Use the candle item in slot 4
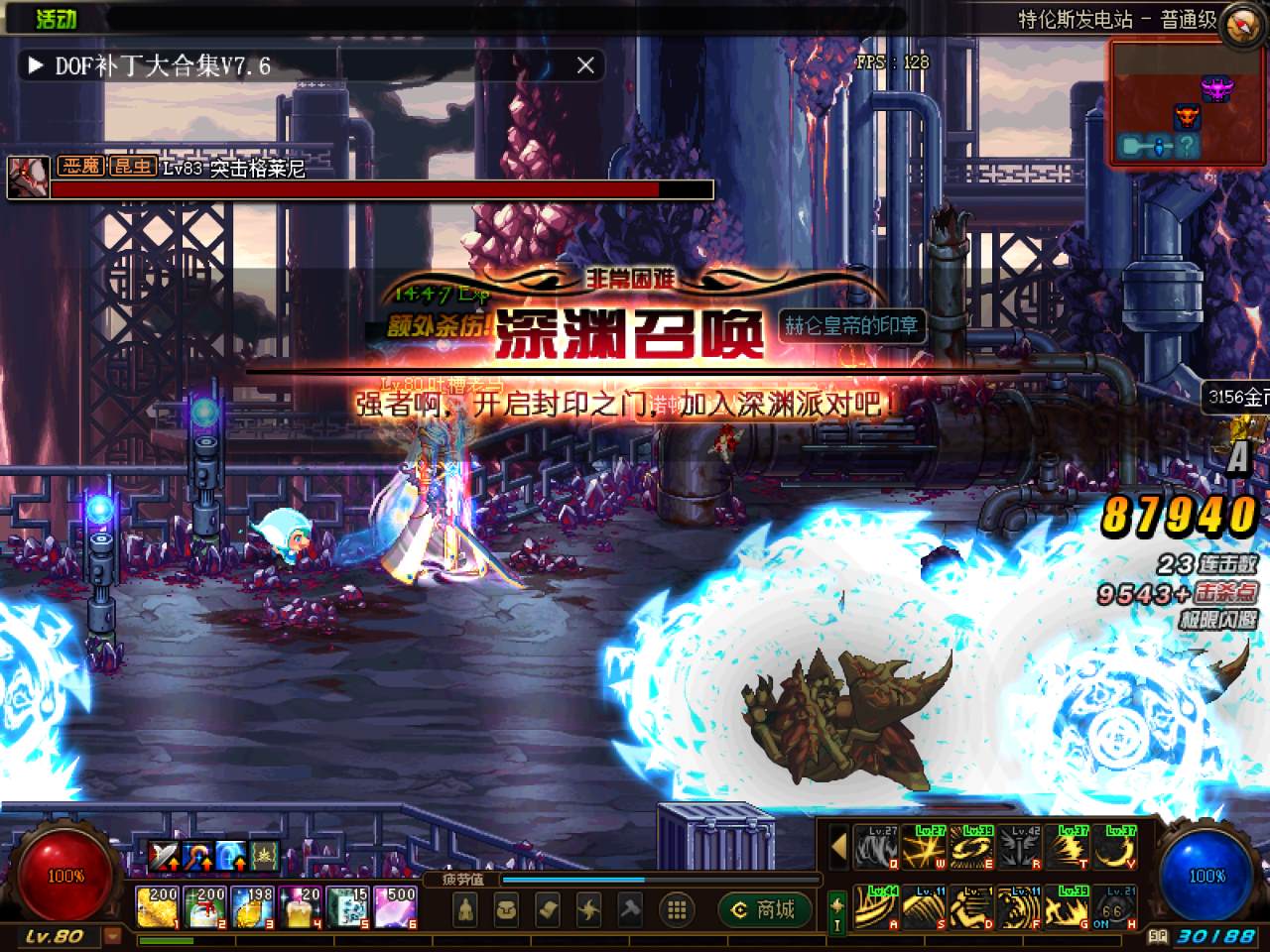 (301, 907)
